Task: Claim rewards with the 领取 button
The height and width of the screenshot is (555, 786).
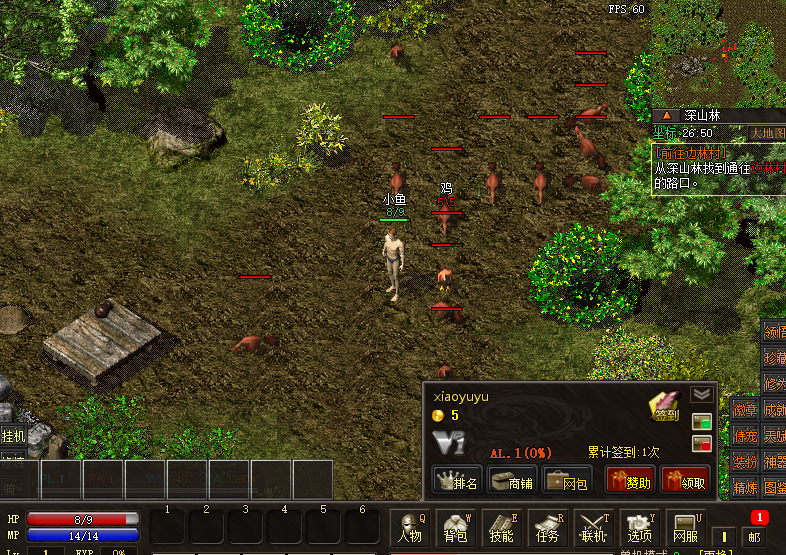Action: tap(685, 480)
